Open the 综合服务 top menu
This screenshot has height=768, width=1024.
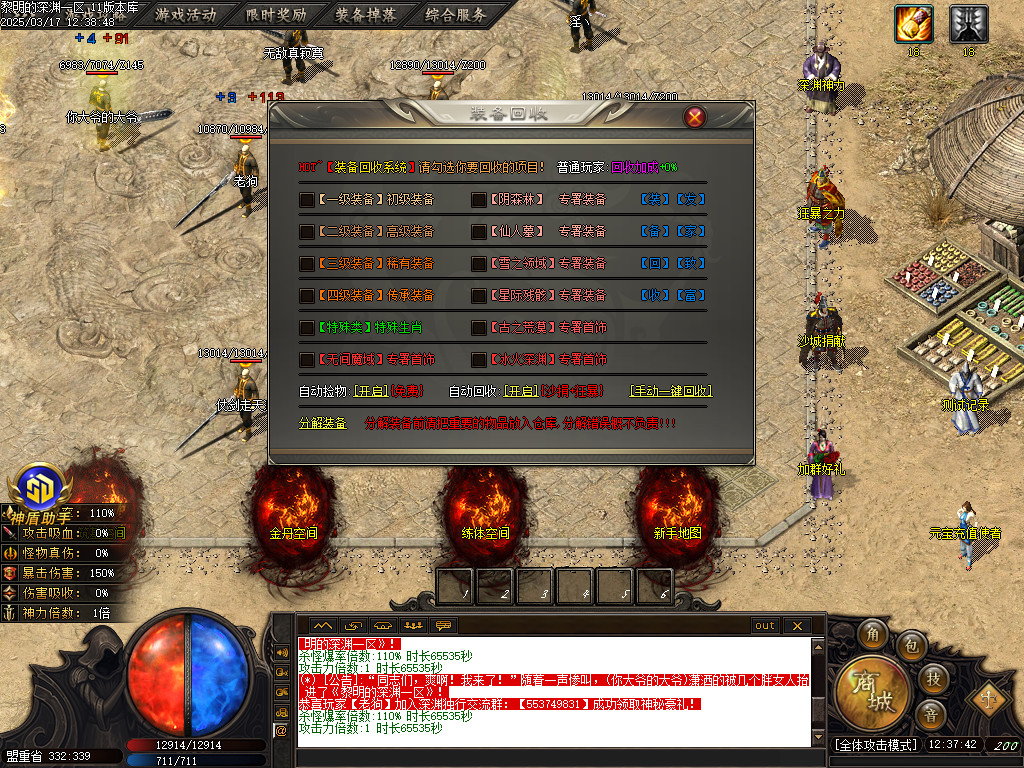click(x=456, y=15)
